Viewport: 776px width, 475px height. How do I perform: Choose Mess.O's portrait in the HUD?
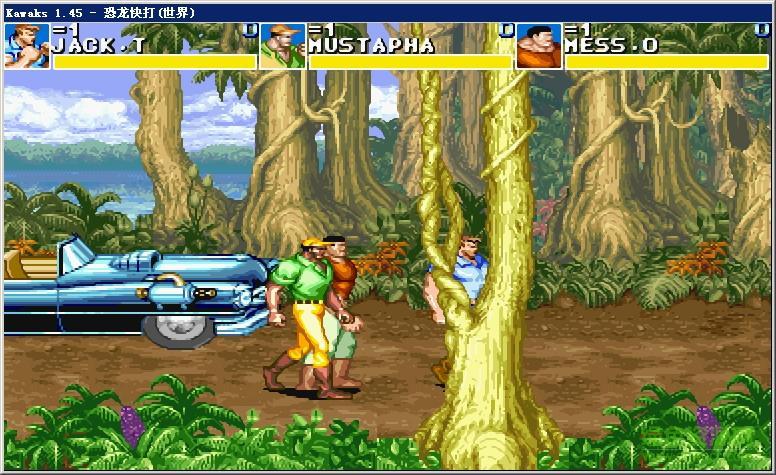coord(539,45)
